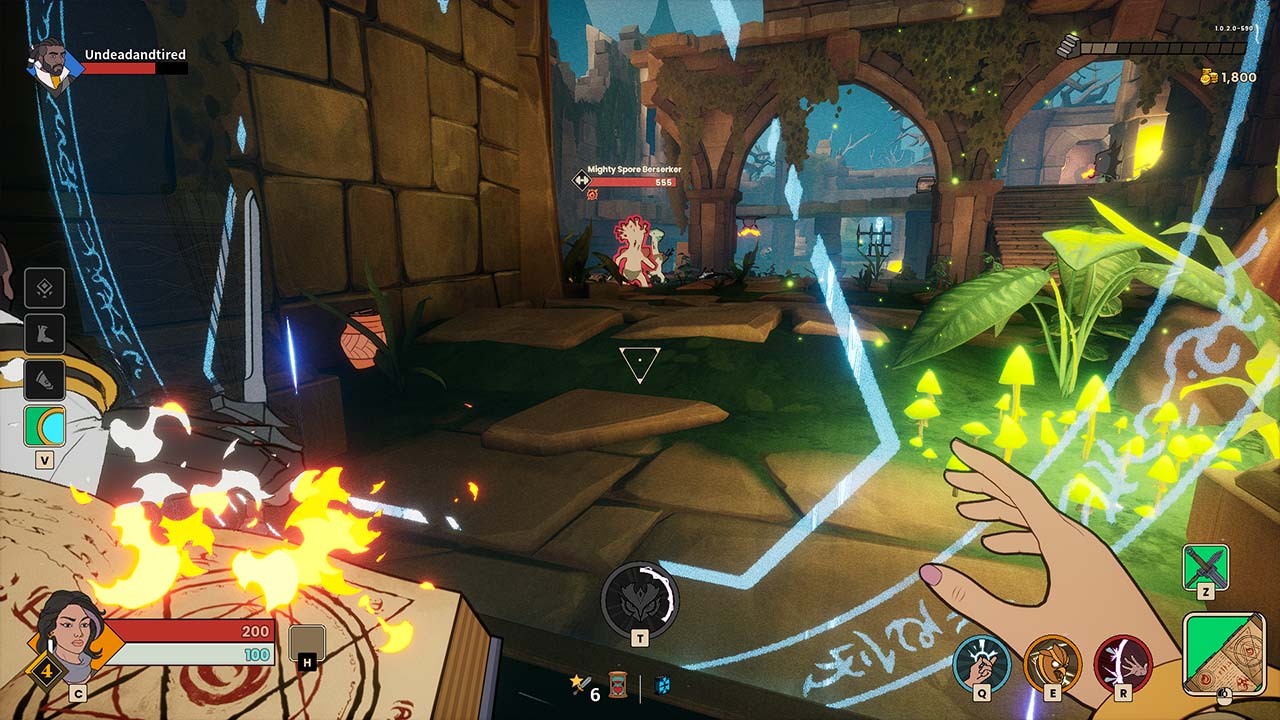Select the glove equipment slot

click(x=45, y=380)
